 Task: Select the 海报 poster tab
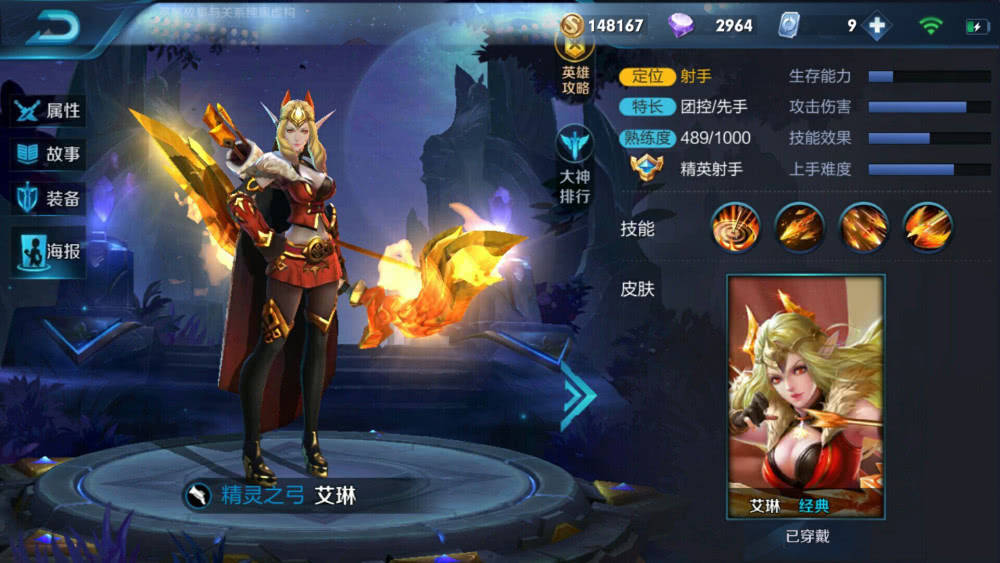pos(48,251)
